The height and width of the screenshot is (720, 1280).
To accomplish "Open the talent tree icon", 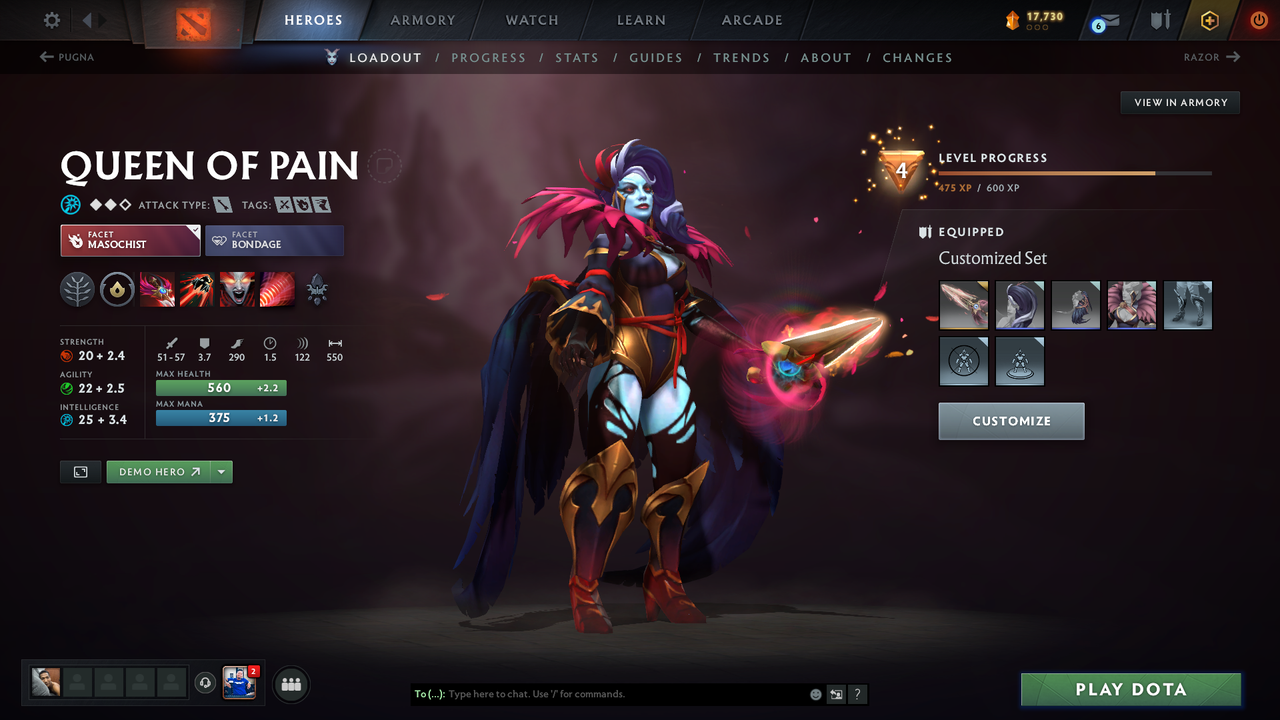I will (x=77, y=290).
